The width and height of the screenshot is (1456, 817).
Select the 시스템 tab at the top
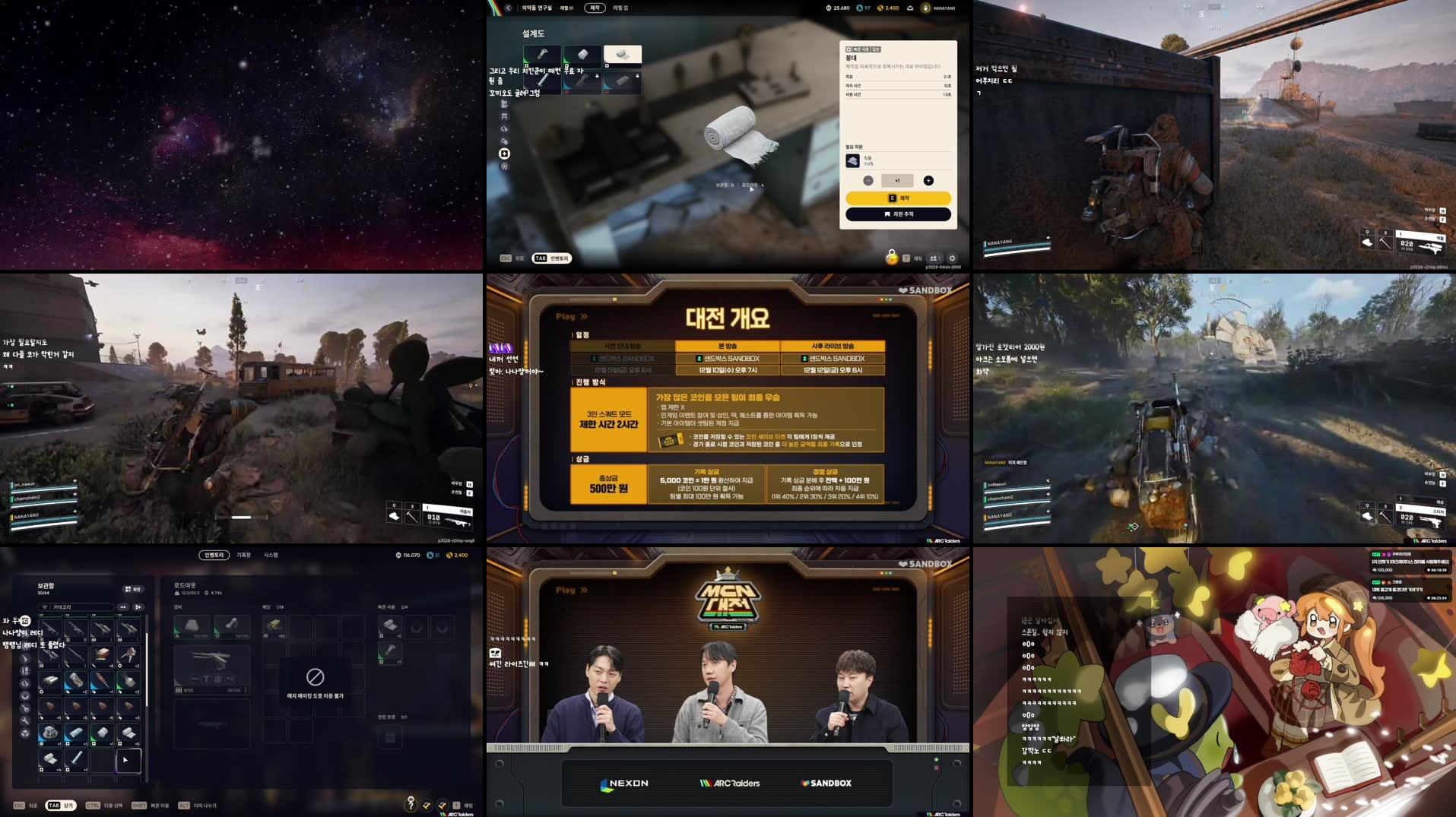pos(271,556)
